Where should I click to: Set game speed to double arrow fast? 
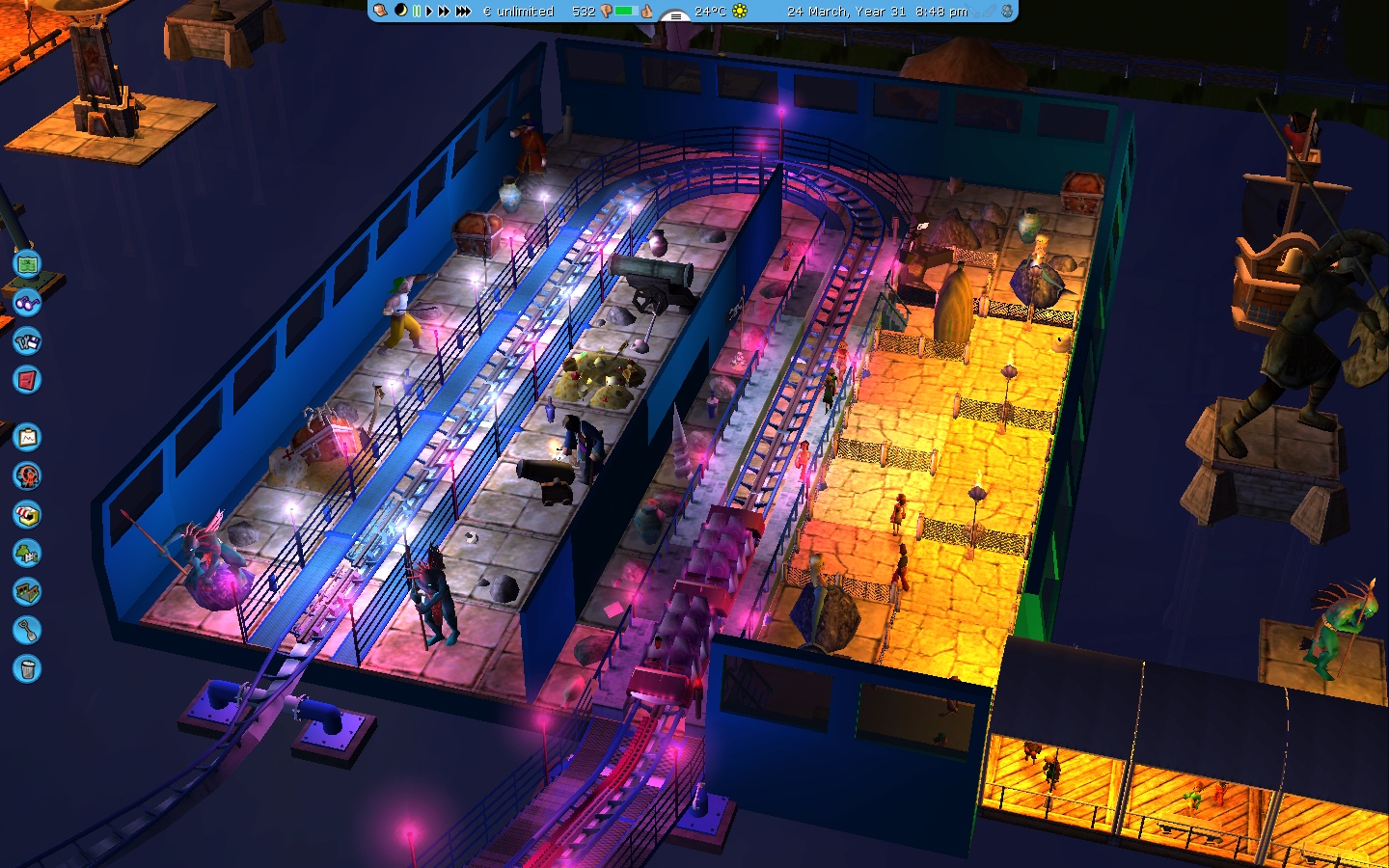click(444, 12)
